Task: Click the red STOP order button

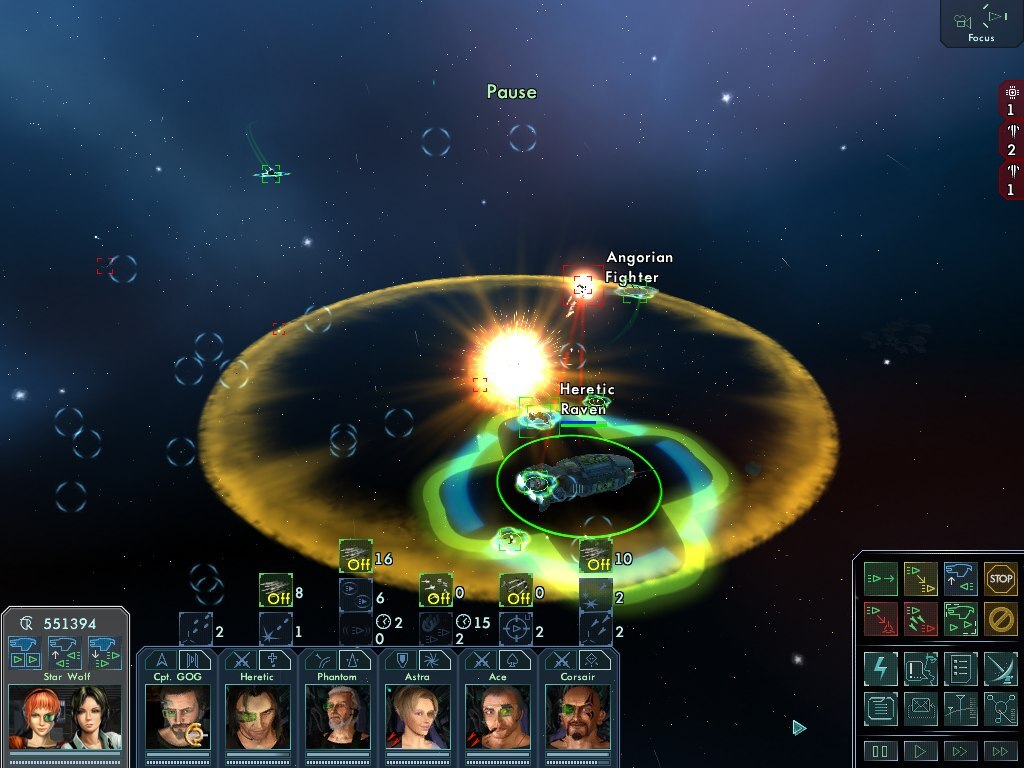Action: click(1000, 578)
